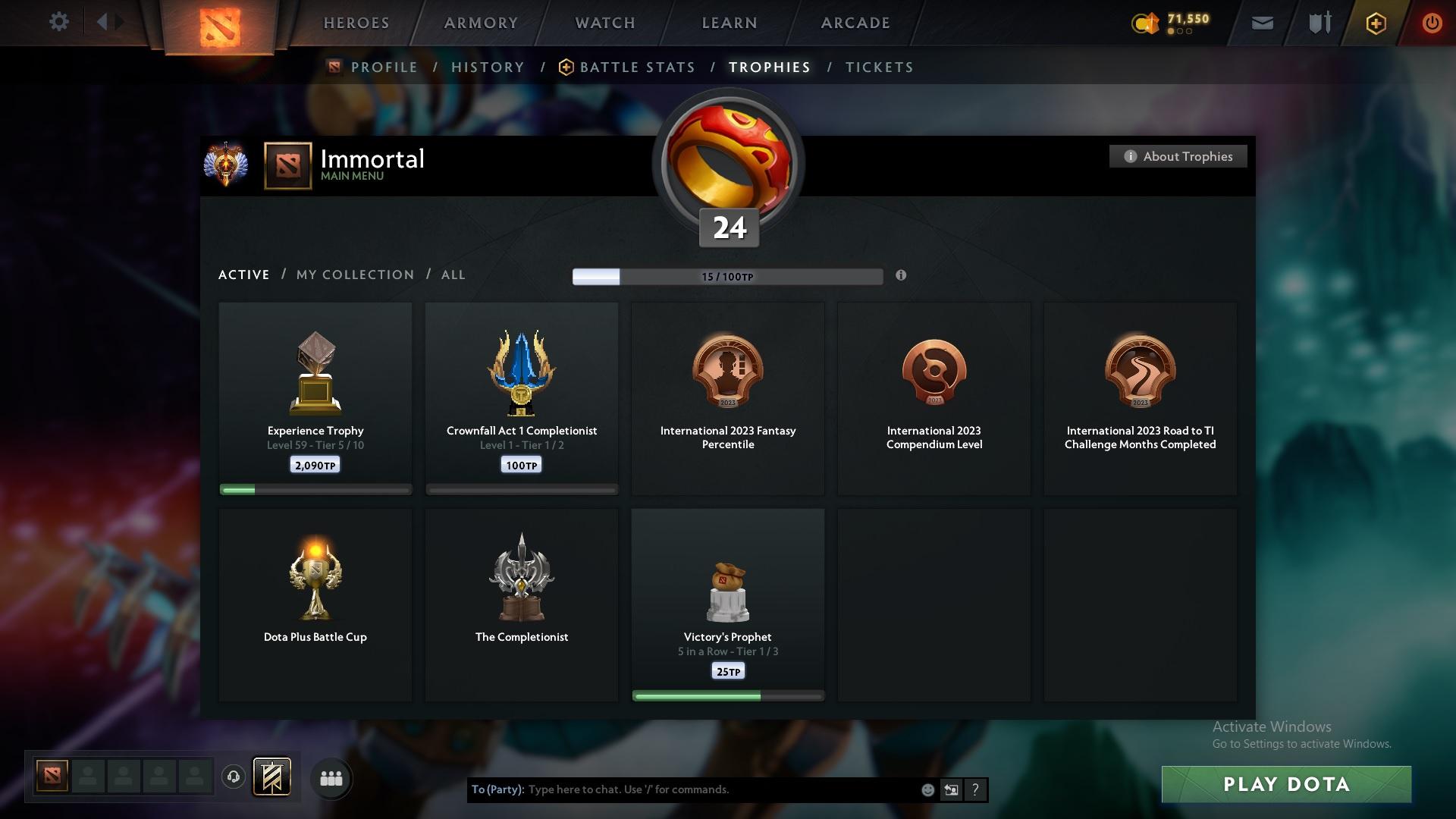This screenshot has width=1456, height=819.
Task: Click the emoticon icon in chat bar
Action: coord(927,789)
